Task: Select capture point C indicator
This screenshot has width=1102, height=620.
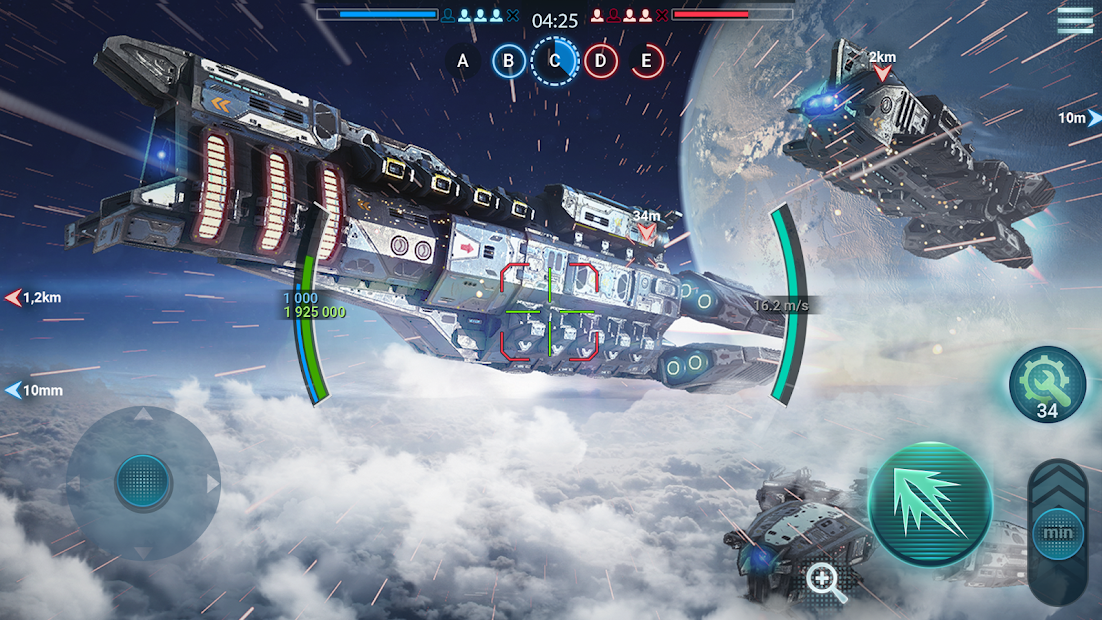Action: coord(555,62)
